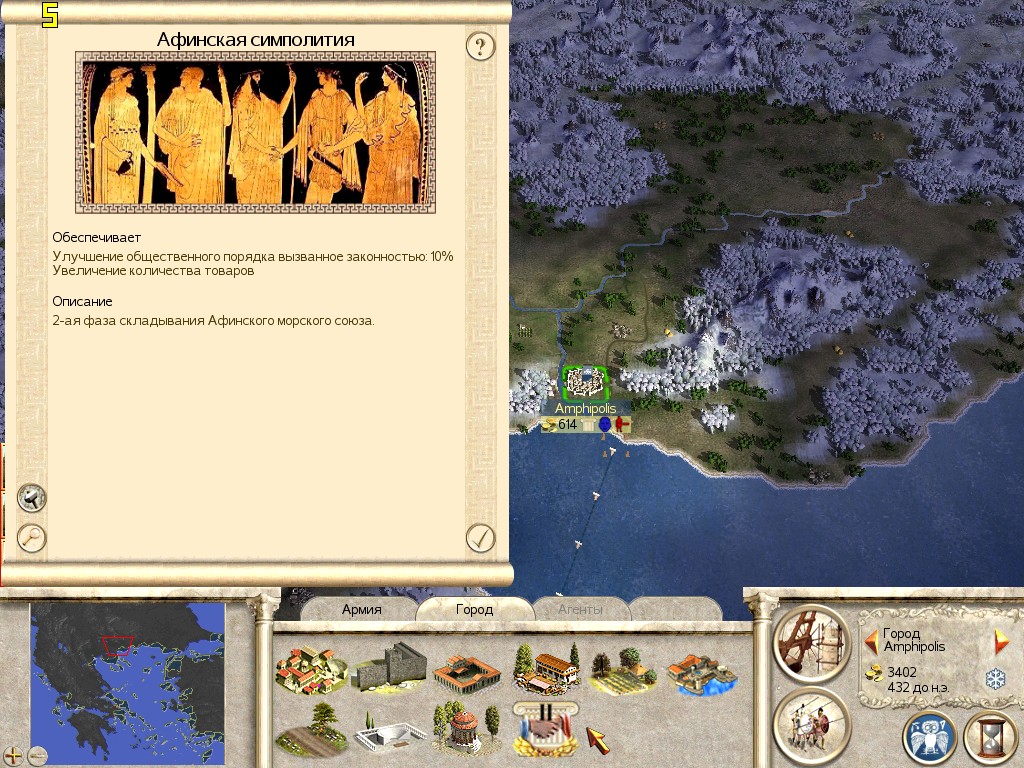Open help with the question mark button
This screenshot has width=1024, height=768.
[481, 45]
